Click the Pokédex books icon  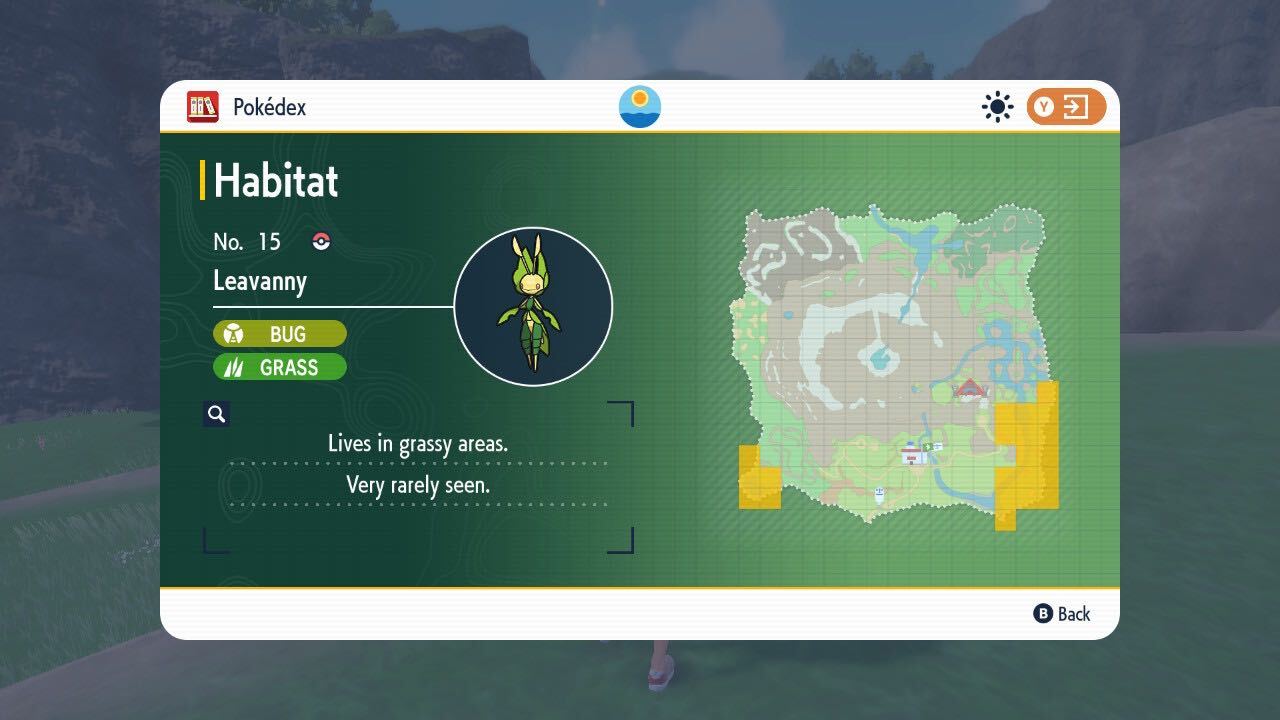click(x=203, y=107)
